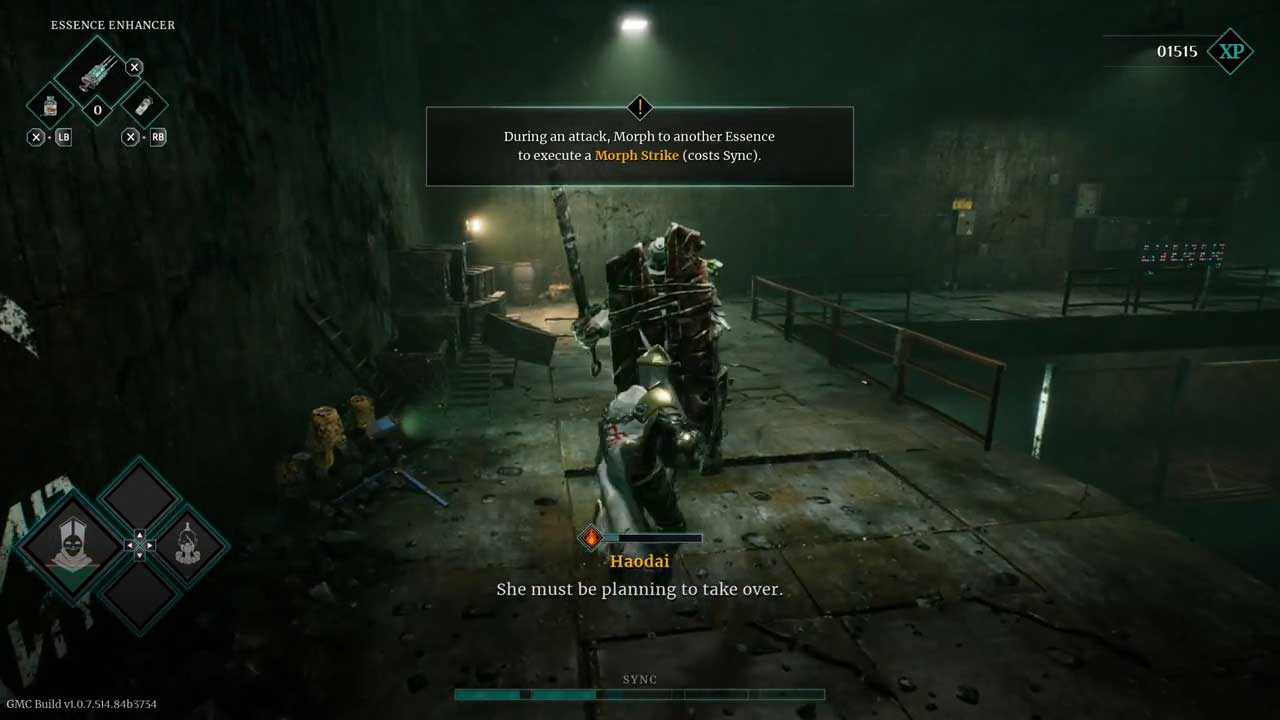Screen dimensions: 1280x720
Task: Choose the small jar item slot
Action: pos(50,106)
